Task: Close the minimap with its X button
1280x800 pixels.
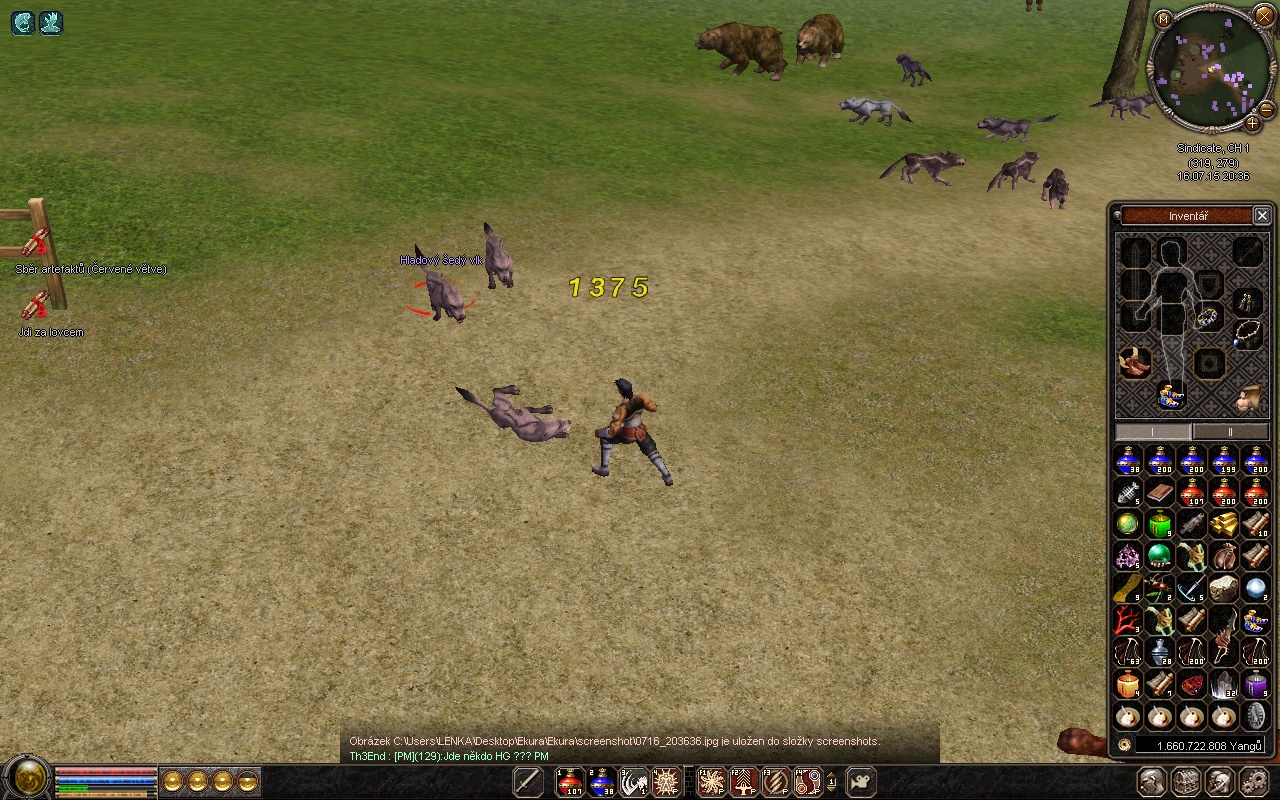Action: (1264, 19)
